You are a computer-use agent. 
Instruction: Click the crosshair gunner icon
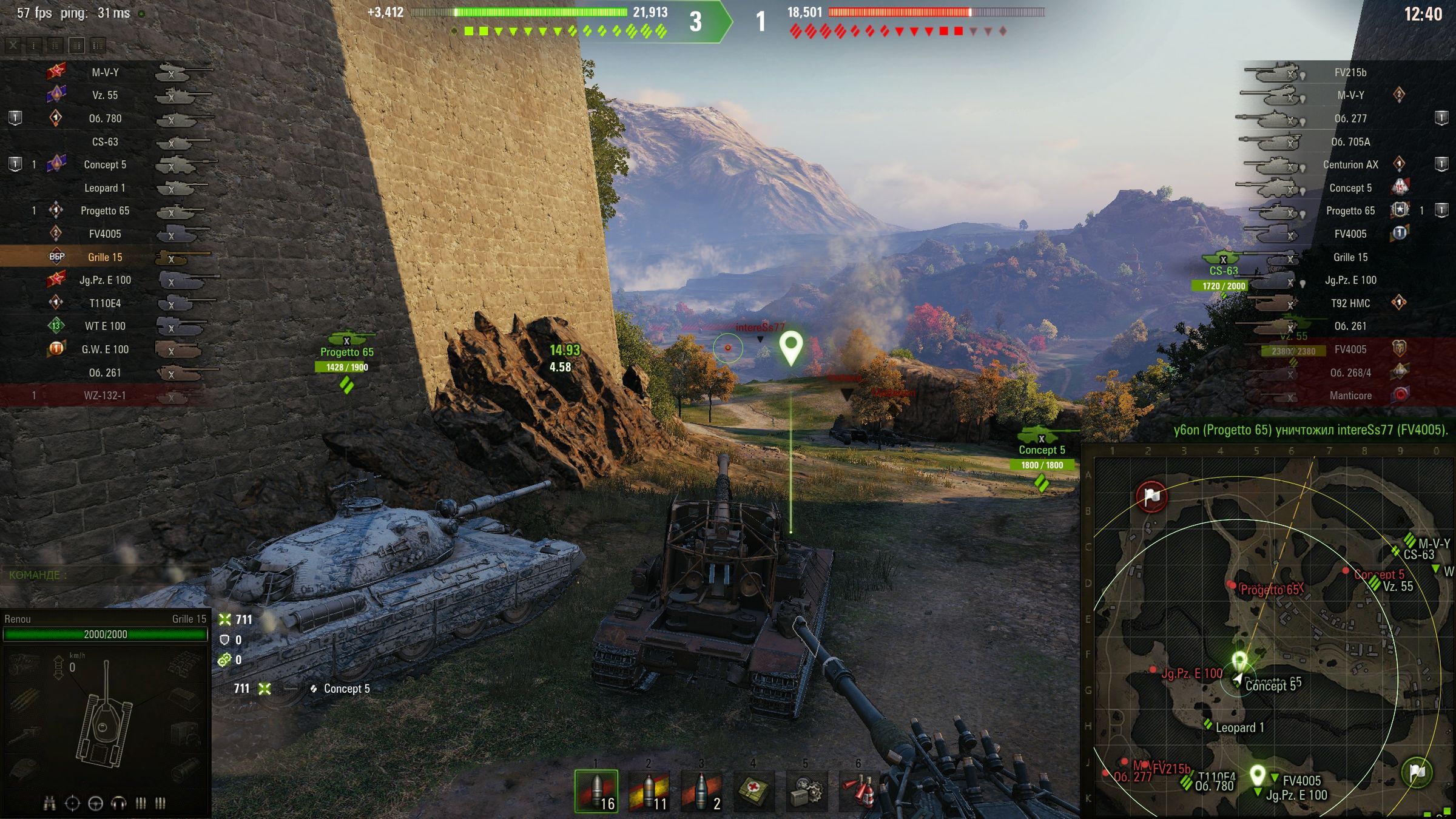(72, 804)
